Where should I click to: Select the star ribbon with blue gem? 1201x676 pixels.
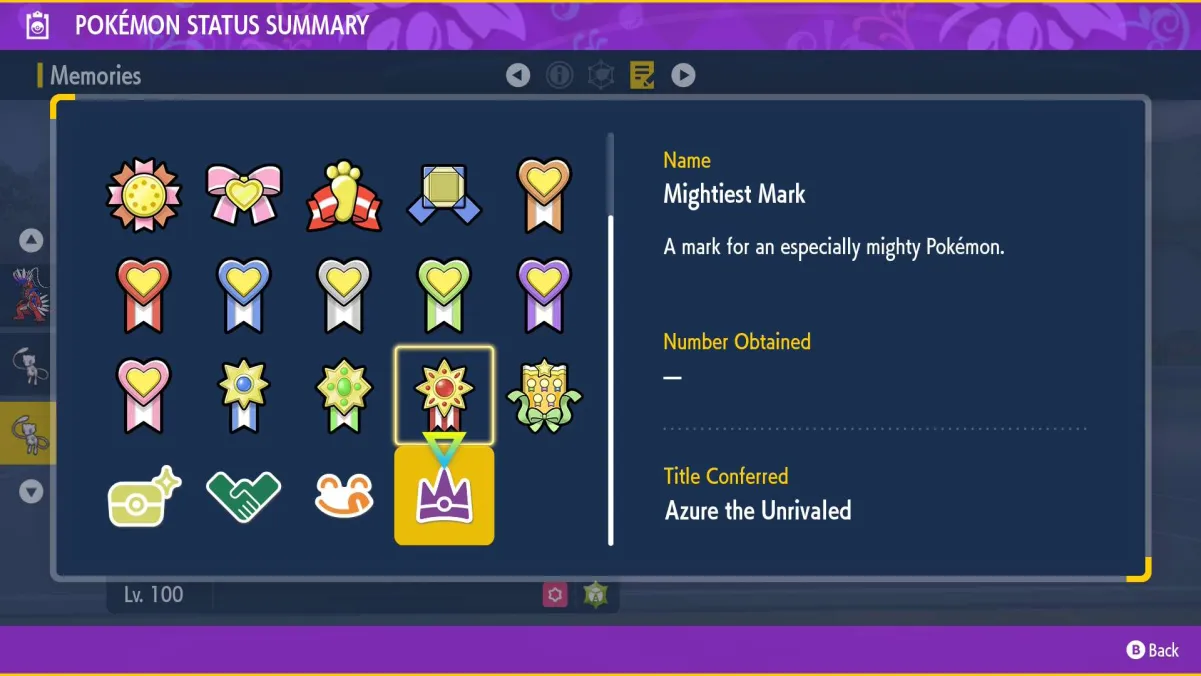(x=244, y=395)
